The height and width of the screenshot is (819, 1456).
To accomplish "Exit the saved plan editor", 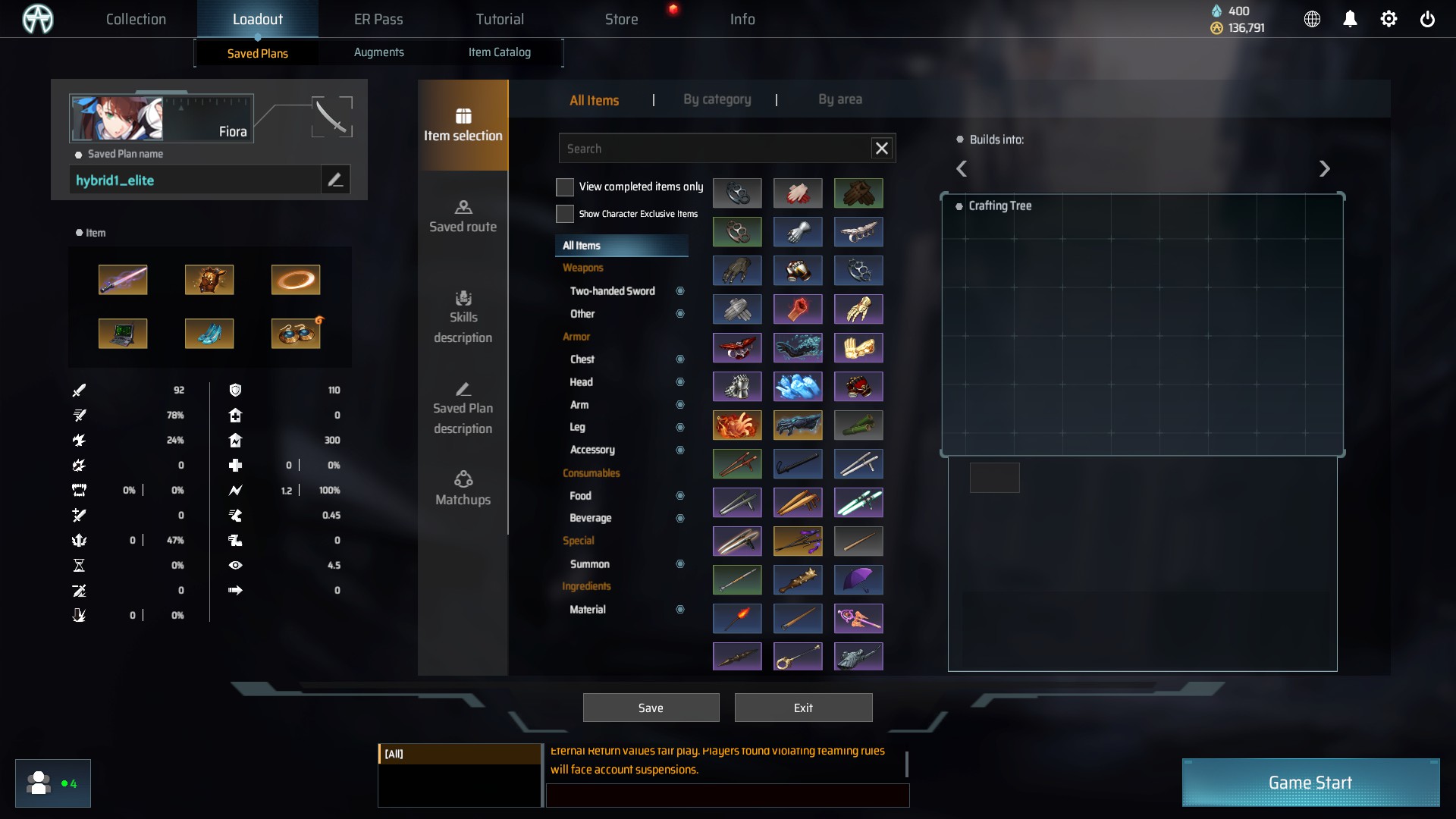I will point(803,708).
